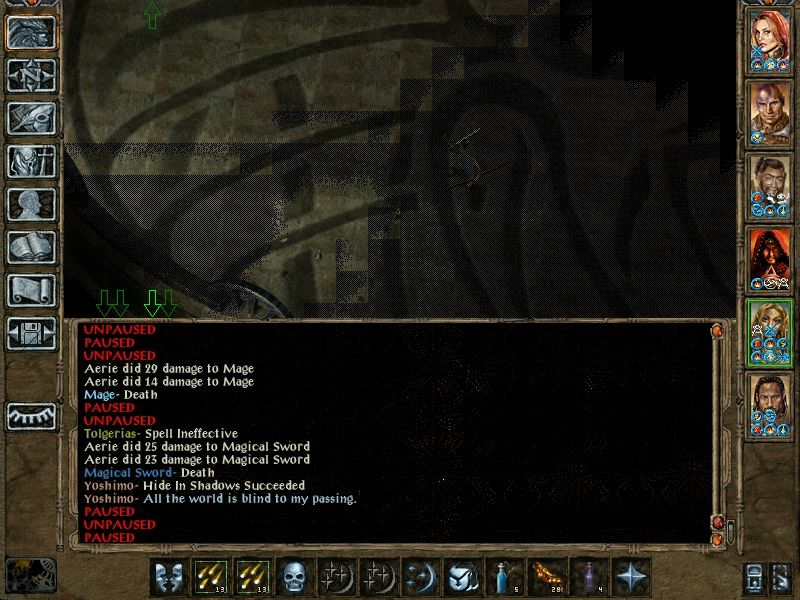Open the mage spellbook
This screenshot has height=600, width=800.
(x=31, y=247)
